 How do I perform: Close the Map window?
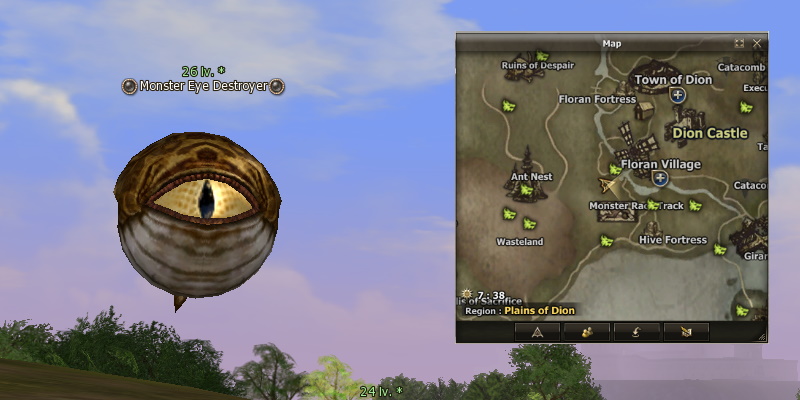pyautogui.click(x=758, y=44)
